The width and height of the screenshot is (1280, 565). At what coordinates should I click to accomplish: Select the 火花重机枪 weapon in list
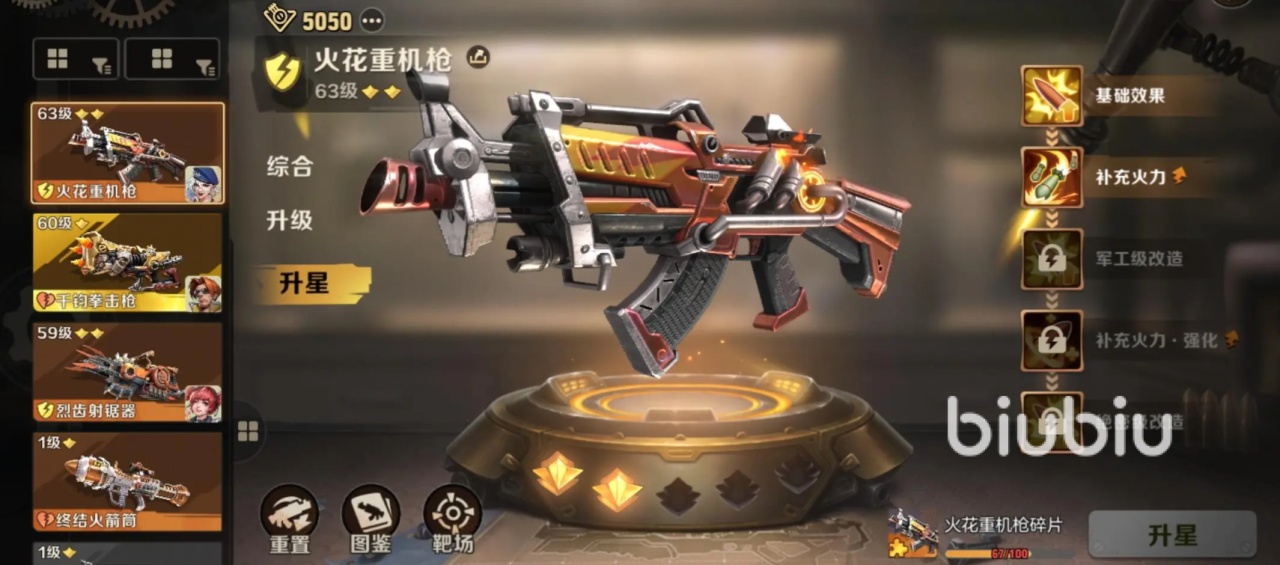128,153
